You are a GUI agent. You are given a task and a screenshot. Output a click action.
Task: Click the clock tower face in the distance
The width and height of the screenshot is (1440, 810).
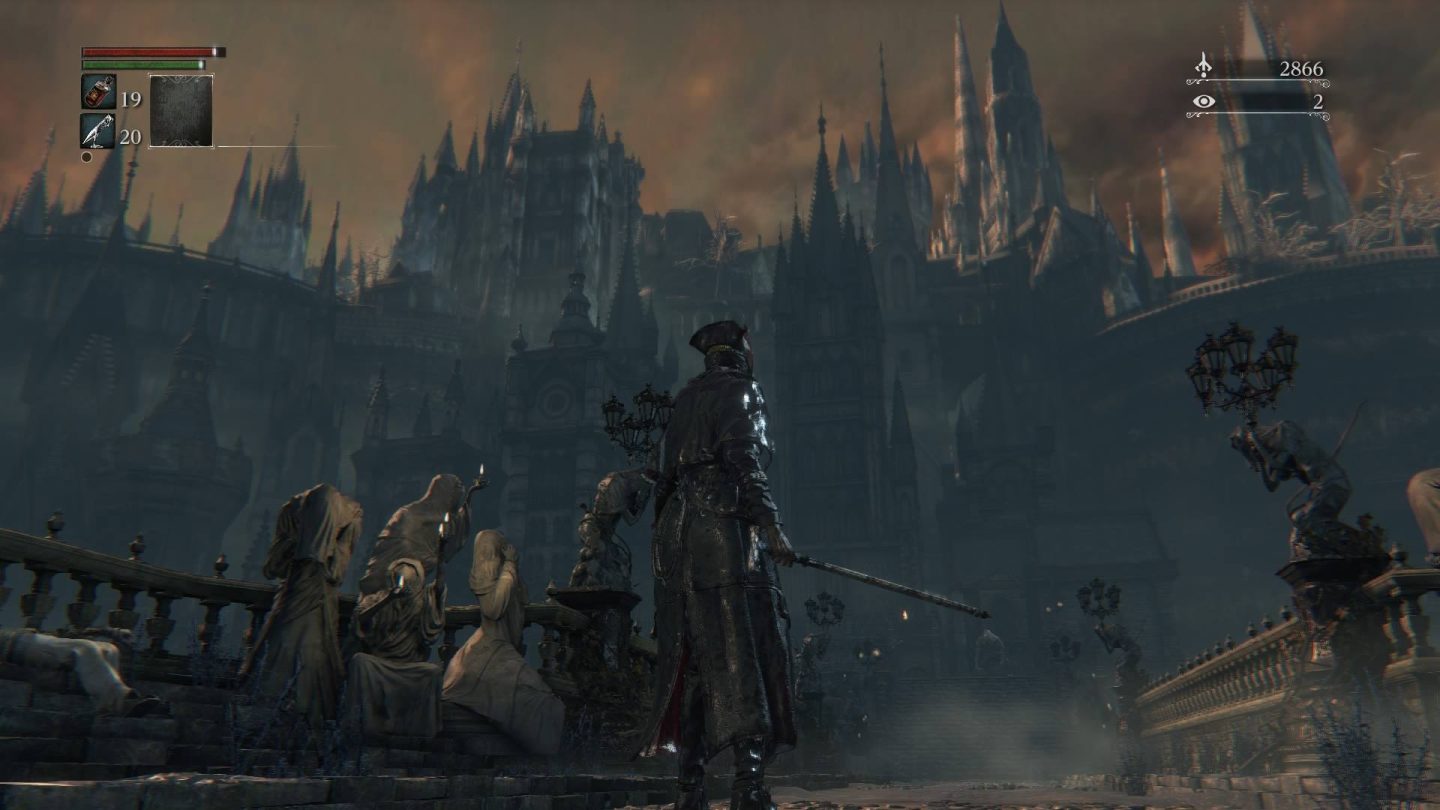coord(553,404)
